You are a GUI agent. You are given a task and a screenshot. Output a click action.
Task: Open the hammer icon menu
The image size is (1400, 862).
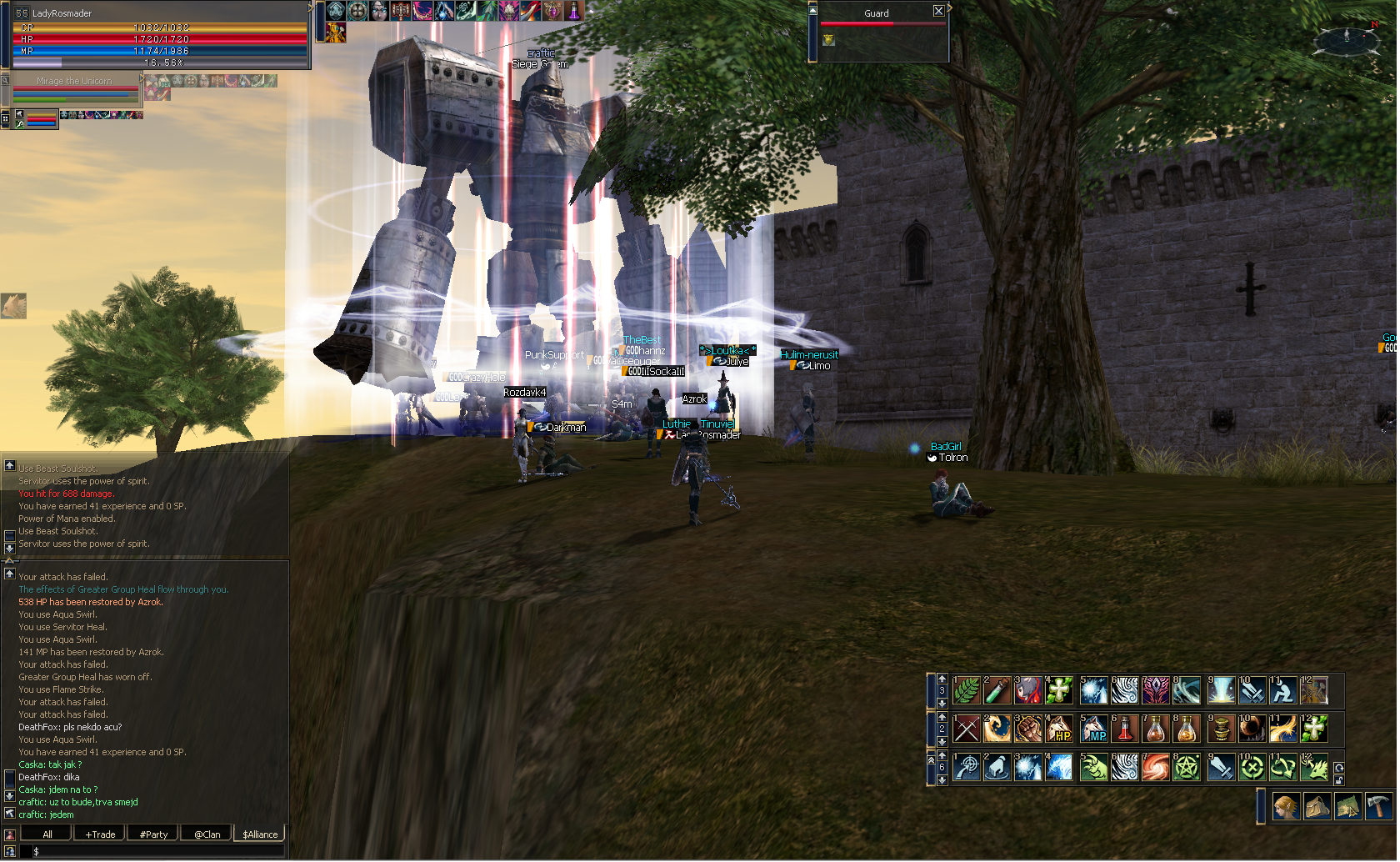(x=1378, y=807)
